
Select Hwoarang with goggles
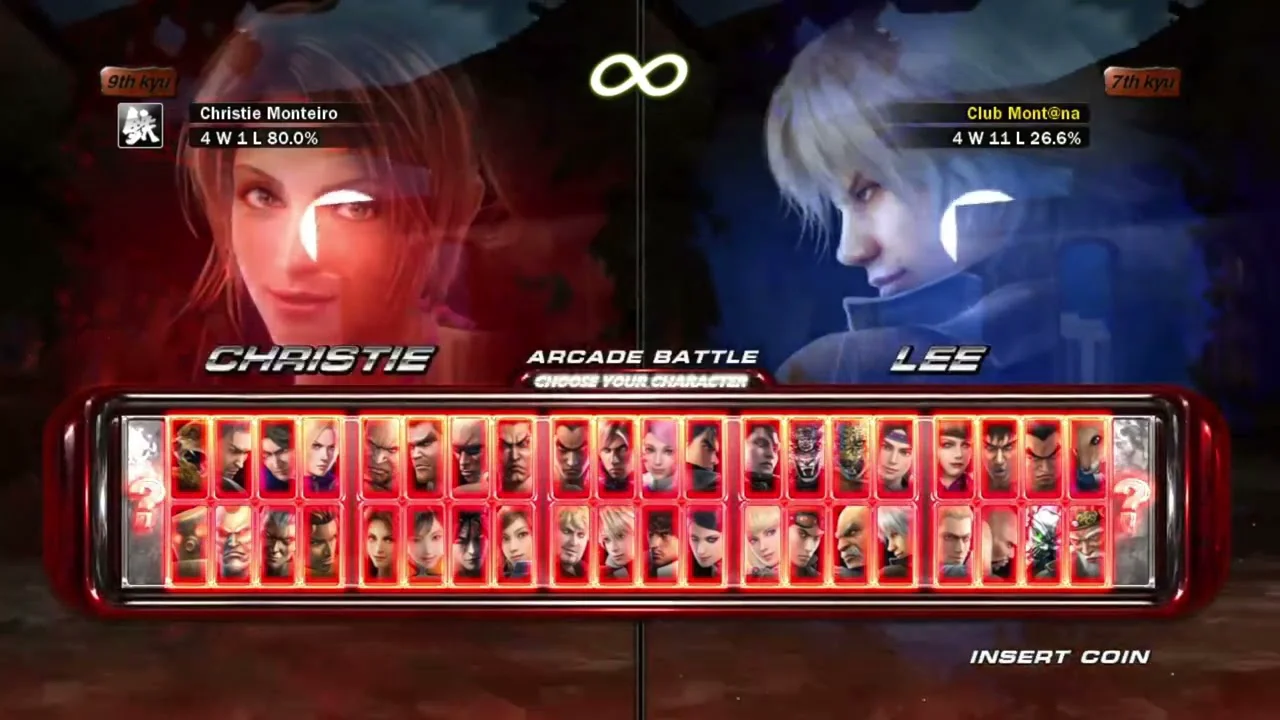(804, 544)
